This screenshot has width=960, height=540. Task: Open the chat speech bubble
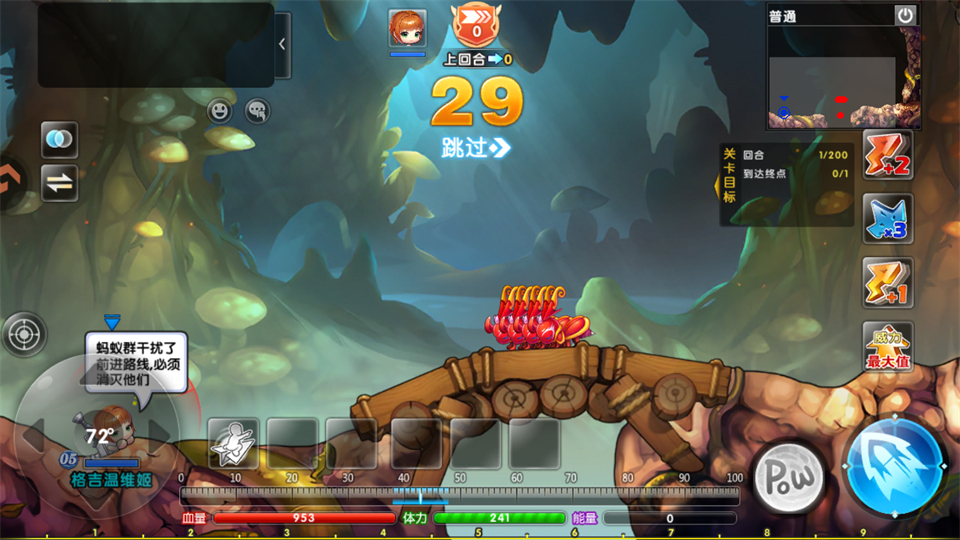(x=257, y=111)
